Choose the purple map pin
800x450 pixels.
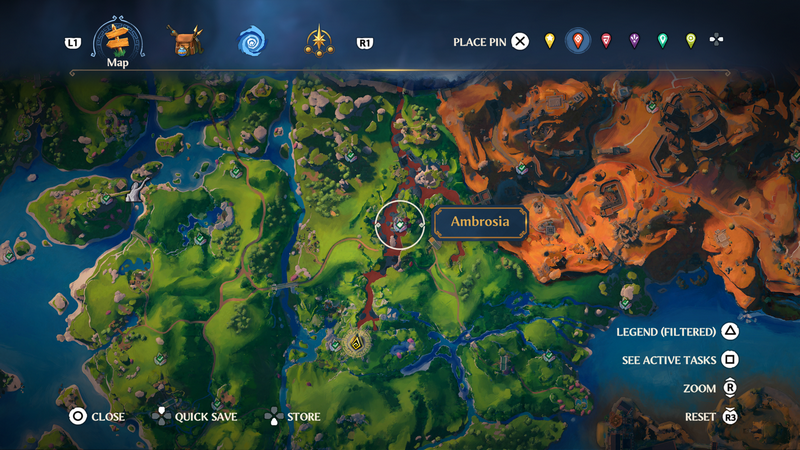634,41
